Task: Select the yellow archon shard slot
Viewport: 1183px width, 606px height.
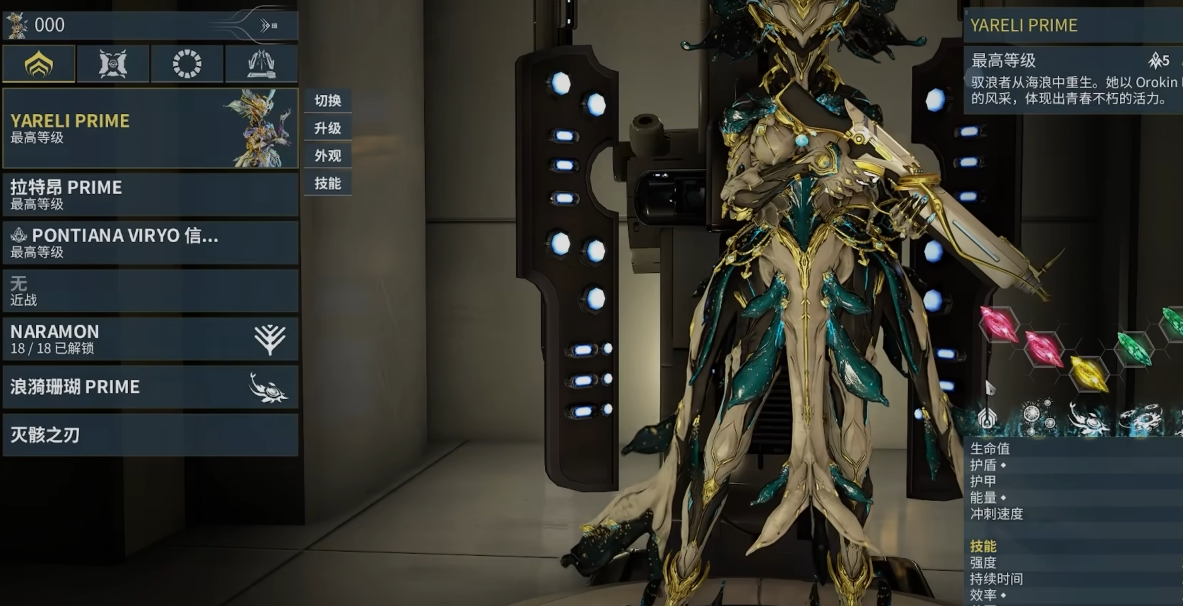Action: coord(1088,373)
